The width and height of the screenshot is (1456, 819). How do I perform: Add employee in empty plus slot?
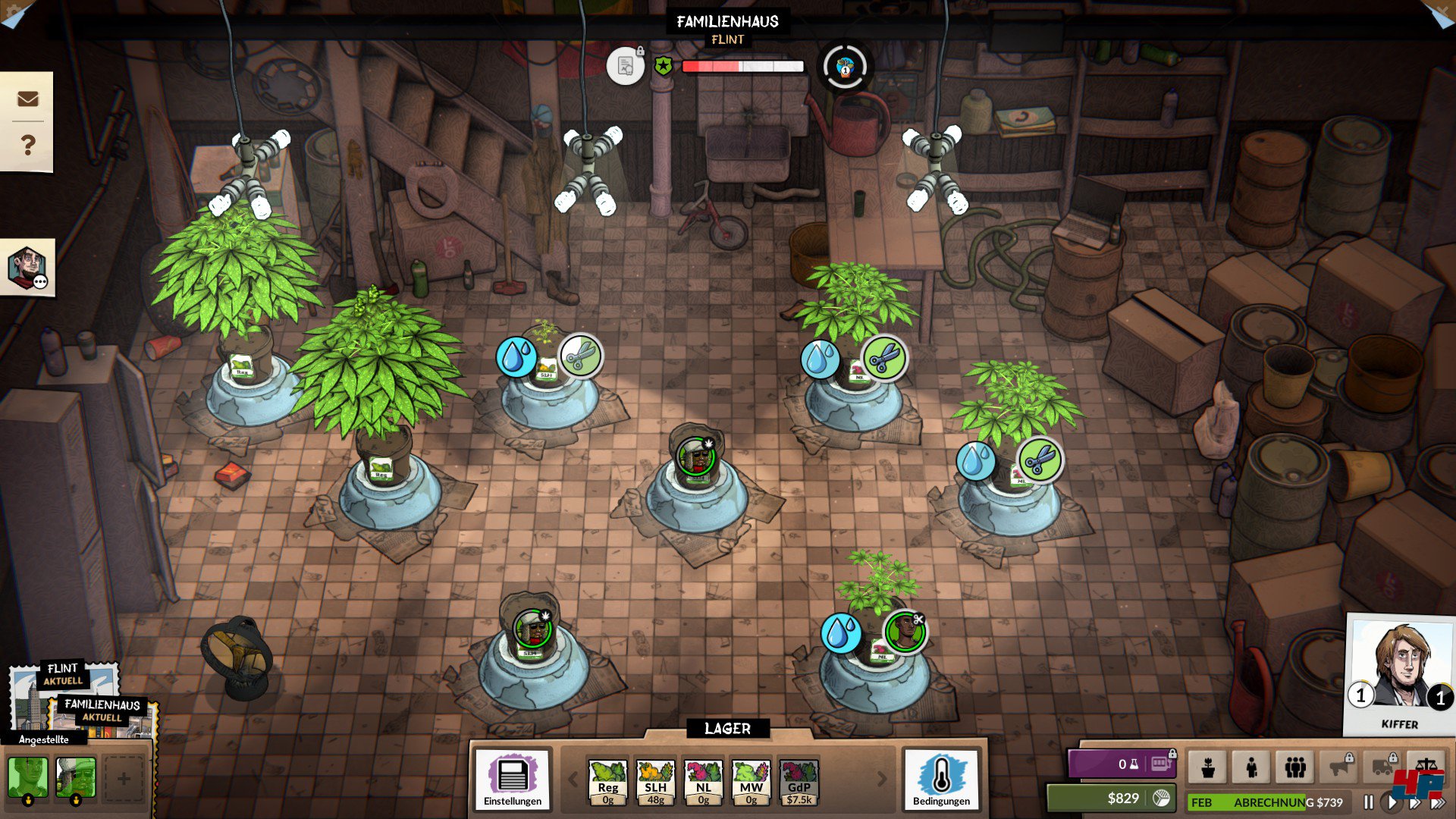coord(123,778)
